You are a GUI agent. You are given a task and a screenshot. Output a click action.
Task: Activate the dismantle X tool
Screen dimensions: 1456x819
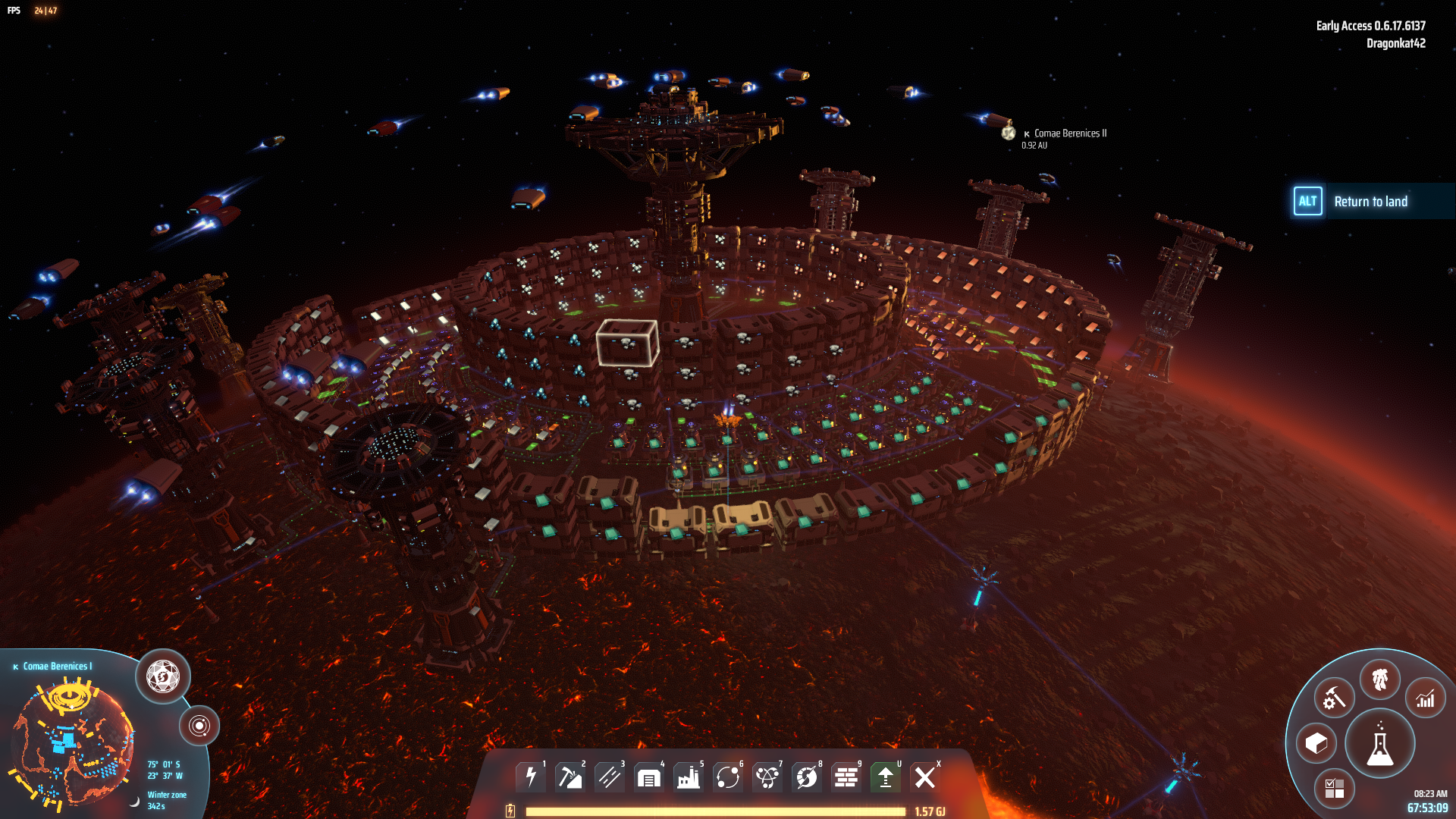[x=924, y=777]
